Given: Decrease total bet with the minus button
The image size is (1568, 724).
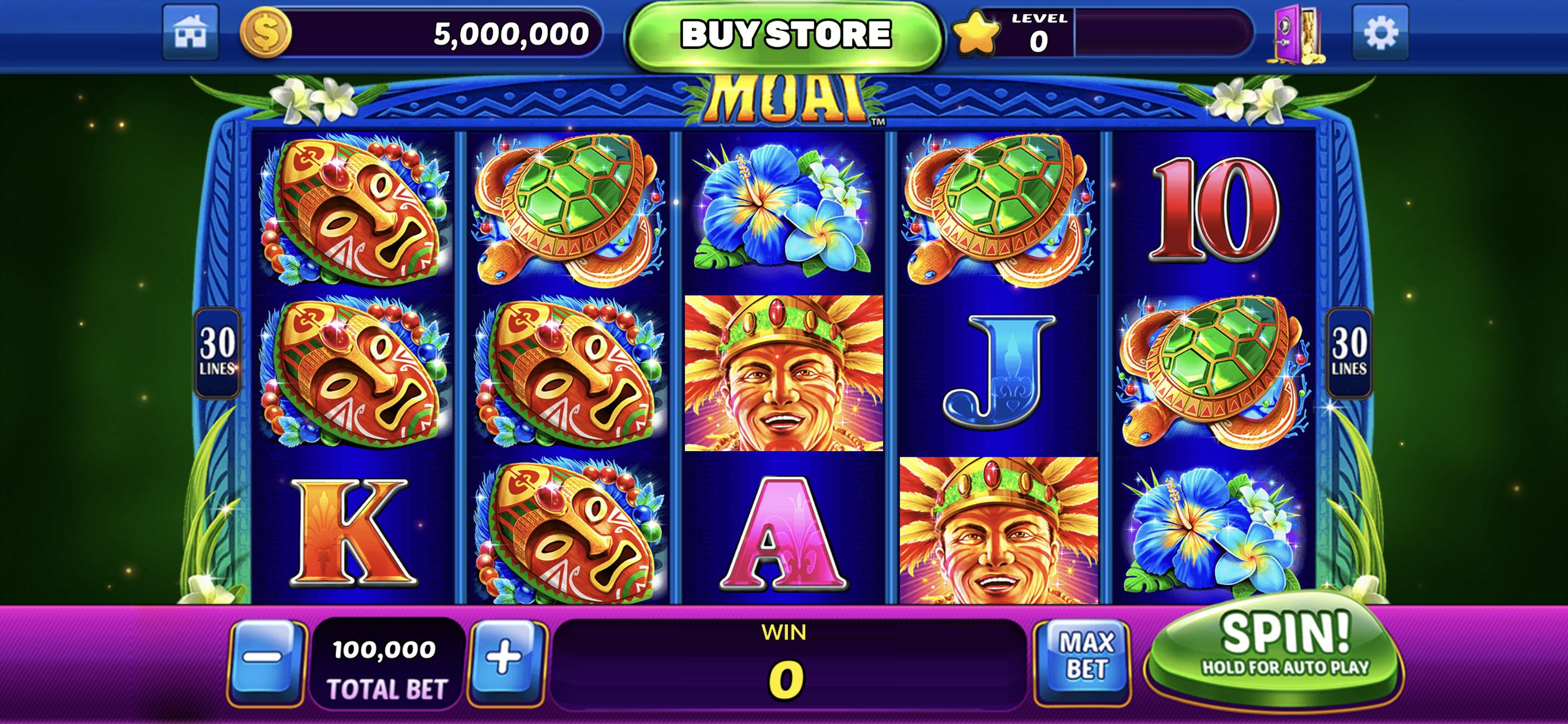Looking at the screenshot, I should 266,658.
